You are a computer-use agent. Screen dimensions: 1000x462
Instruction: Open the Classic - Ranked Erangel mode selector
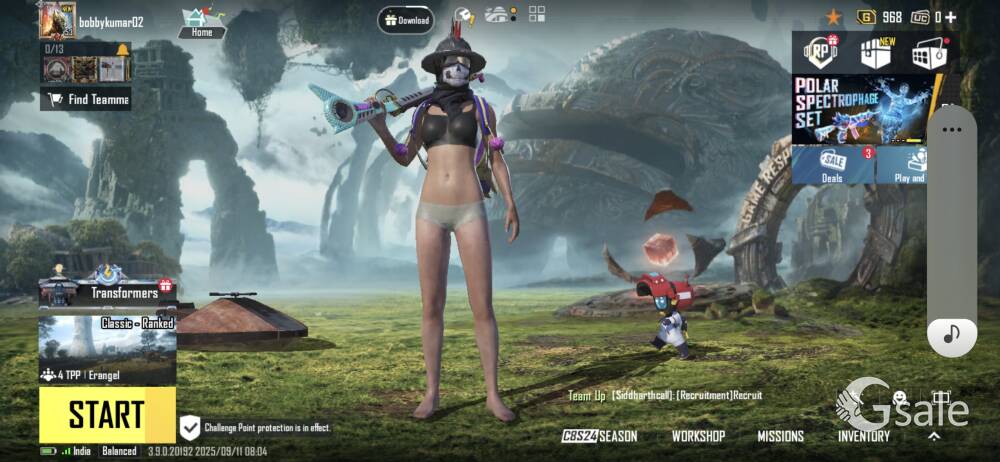pyautogui.click(x=107, y=350)
